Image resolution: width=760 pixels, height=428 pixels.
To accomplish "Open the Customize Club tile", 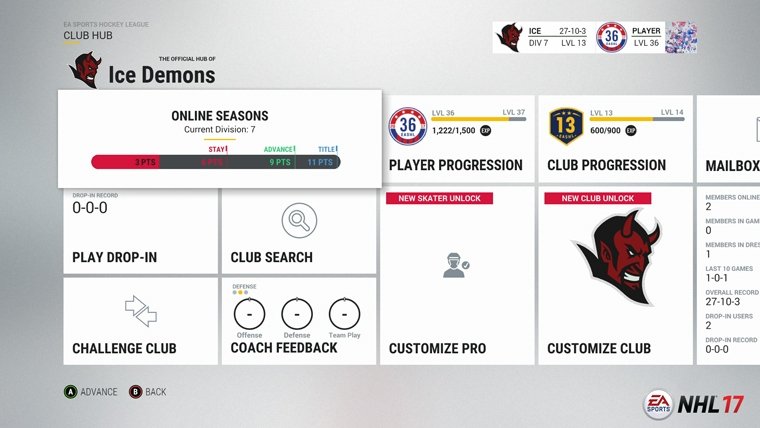I will click(614, 276).
